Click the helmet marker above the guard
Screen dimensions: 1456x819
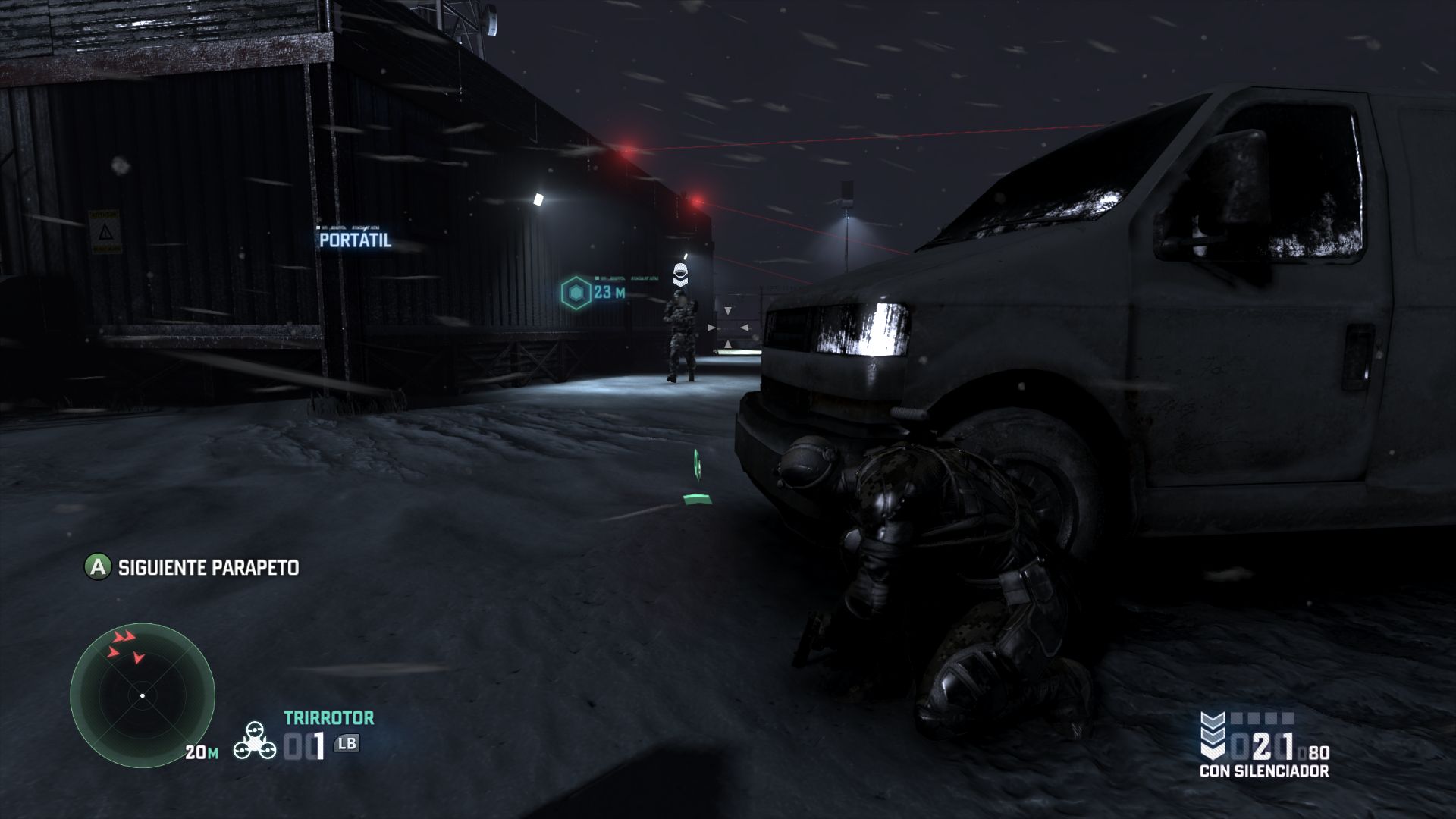pyautogui.click(x=680, y=273)
